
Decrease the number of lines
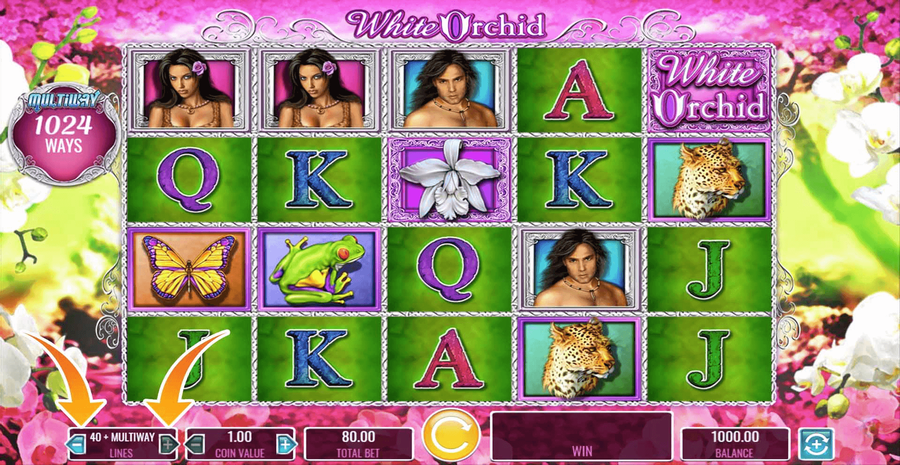tap(77, 443)
